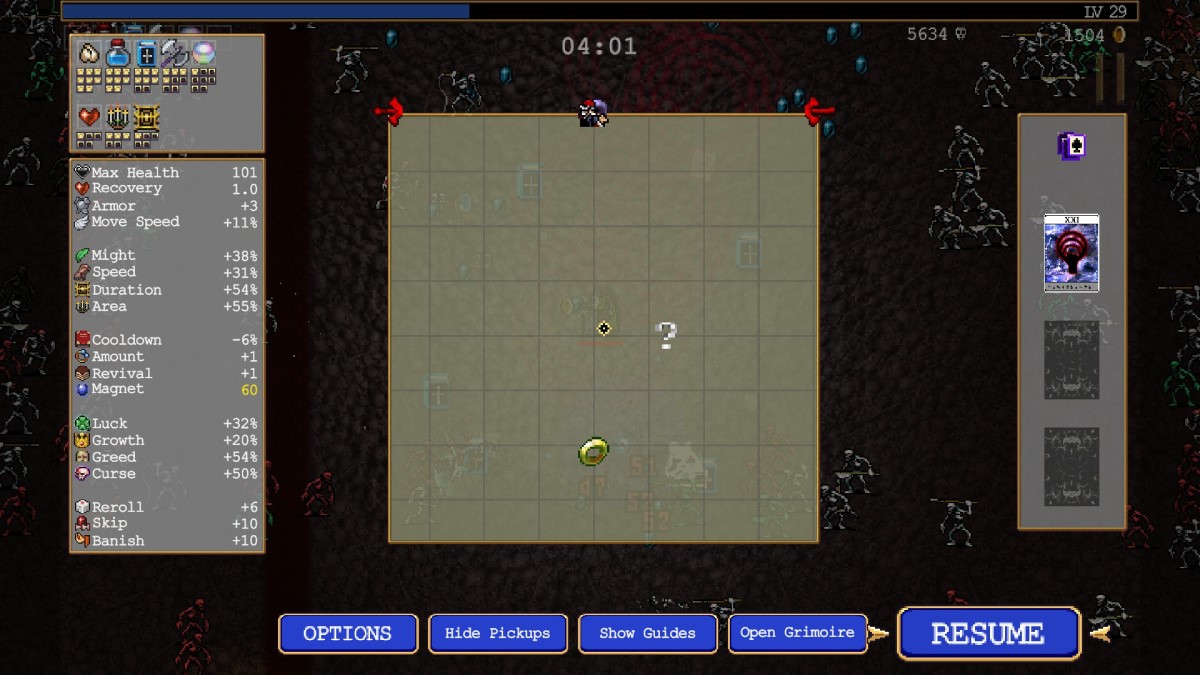Select the Santa Water blue flask icon
This screenshot has height=675, width=1200.
119,54
